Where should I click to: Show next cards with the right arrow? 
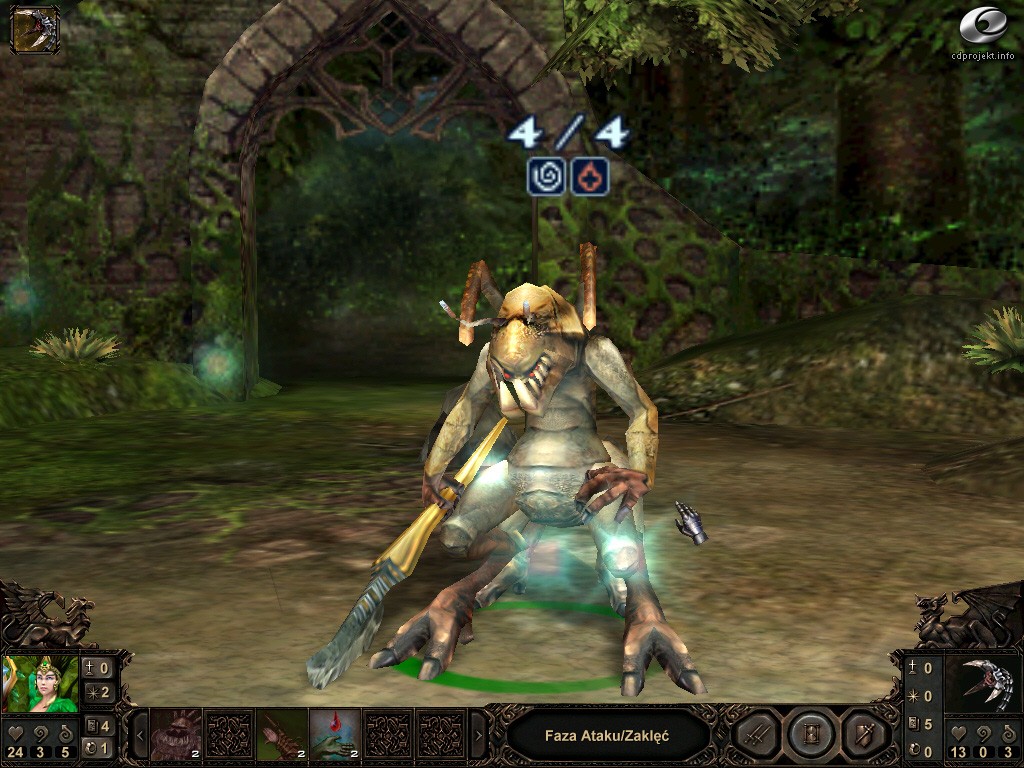(478, 736)
